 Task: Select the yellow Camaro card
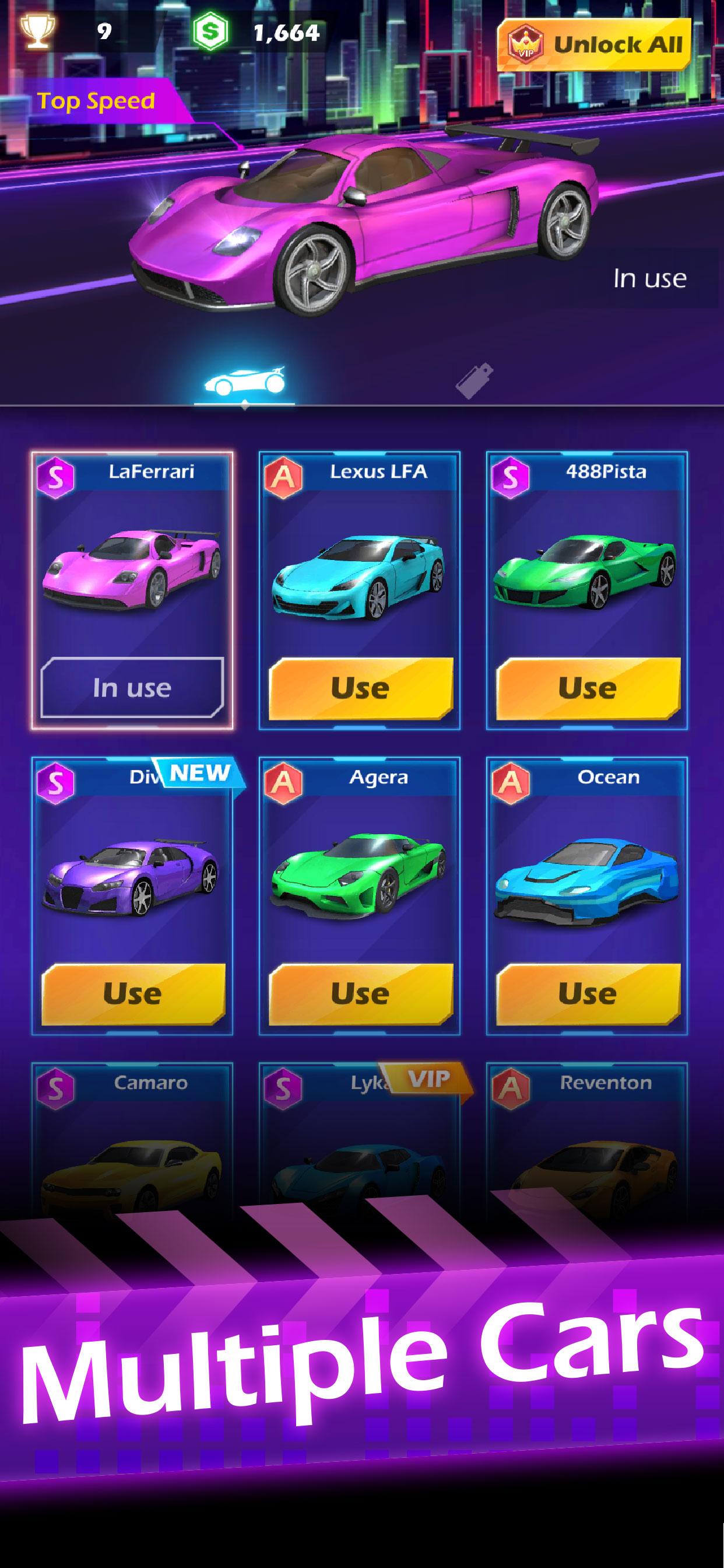[x=131, y=1144]
